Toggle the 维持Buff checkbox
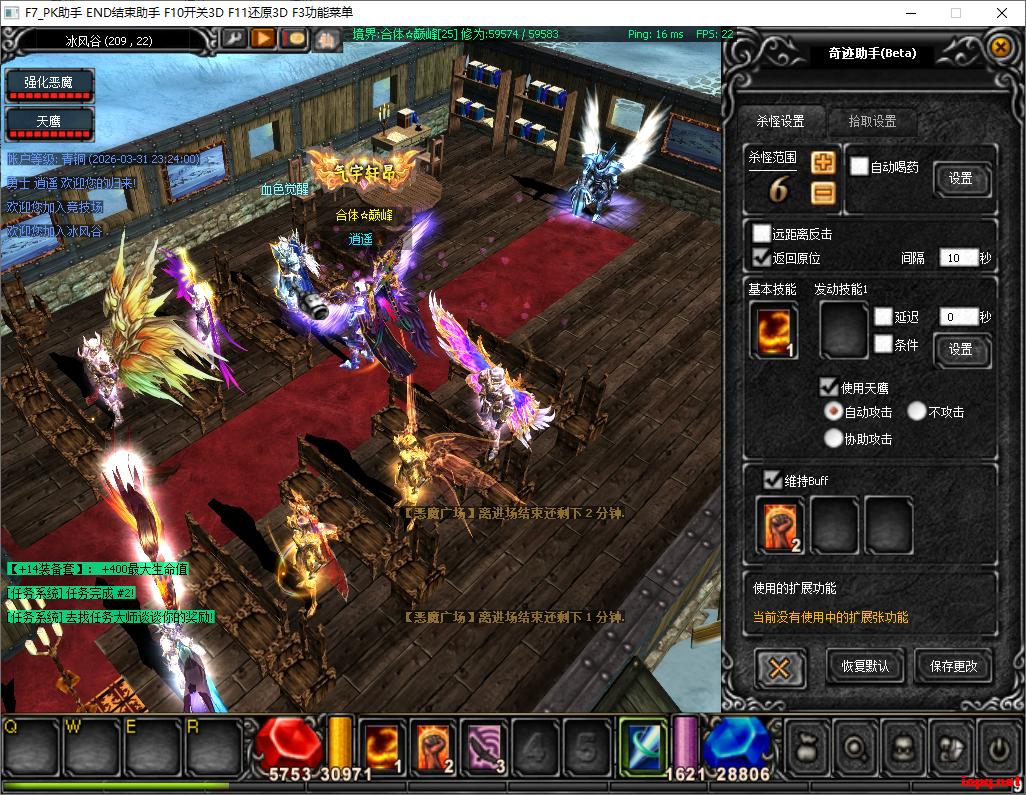Viewport: 1026px width, 795px height. [772, 480]
